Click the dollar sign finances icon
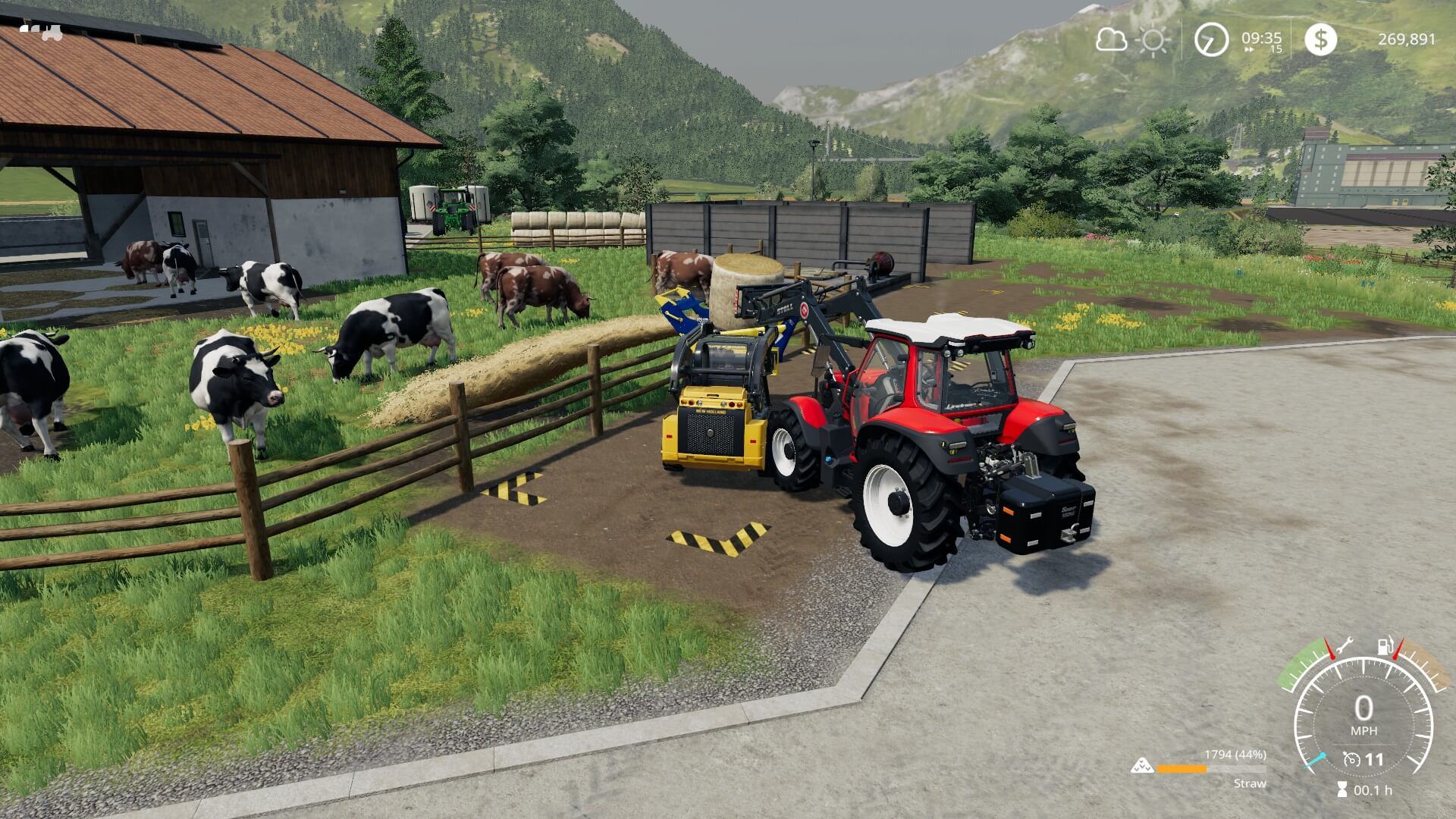Screen dimensions: 1456x819 coord(1321,39)
